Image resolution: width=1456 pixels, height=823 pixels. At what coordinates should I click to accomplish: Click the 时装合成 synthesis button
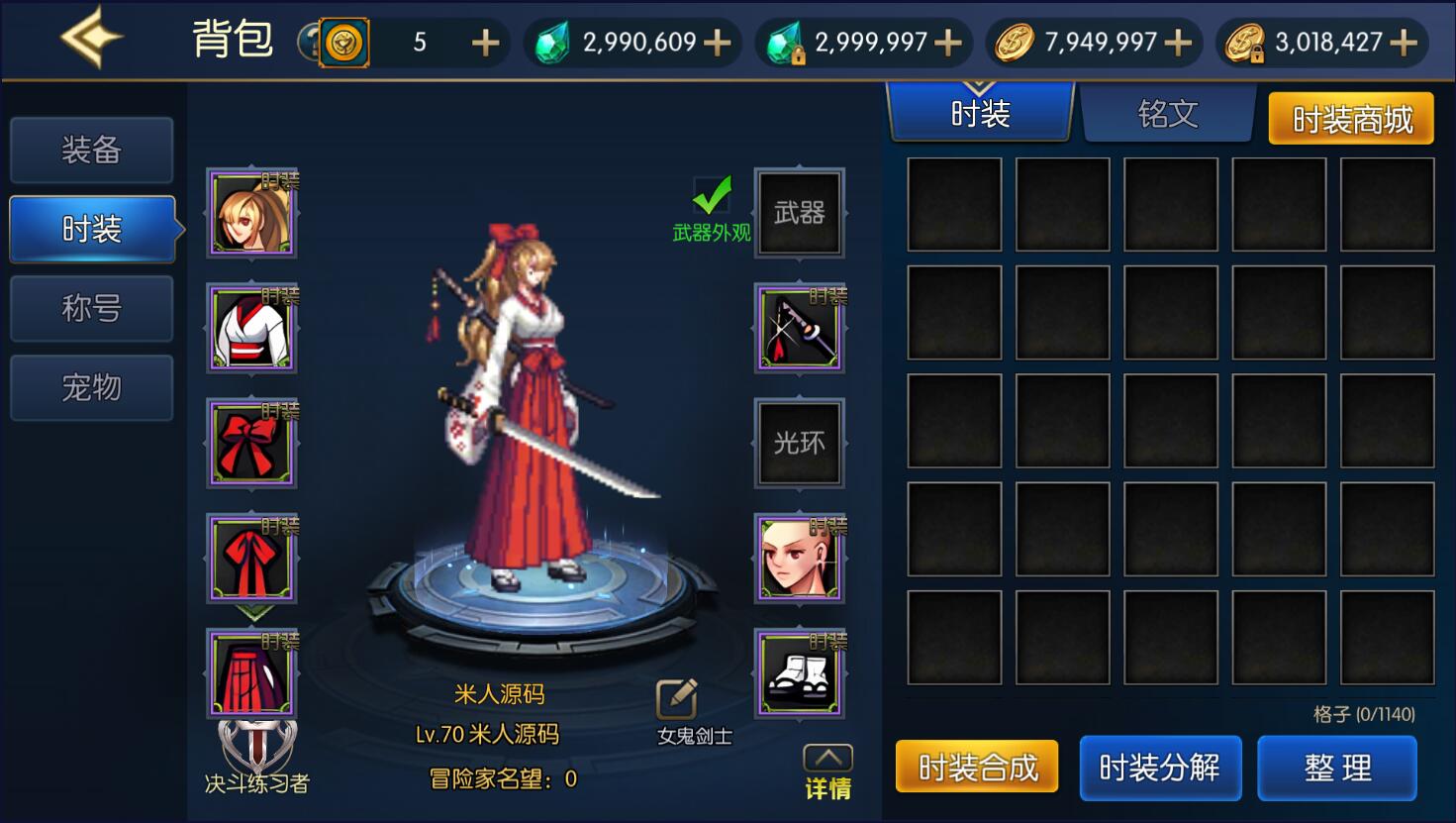pos(977,768)
